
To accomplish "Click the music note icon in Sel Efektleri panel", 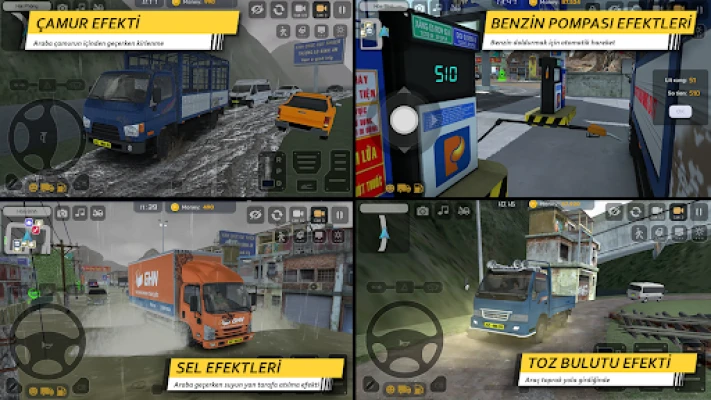I will point(82,213).
